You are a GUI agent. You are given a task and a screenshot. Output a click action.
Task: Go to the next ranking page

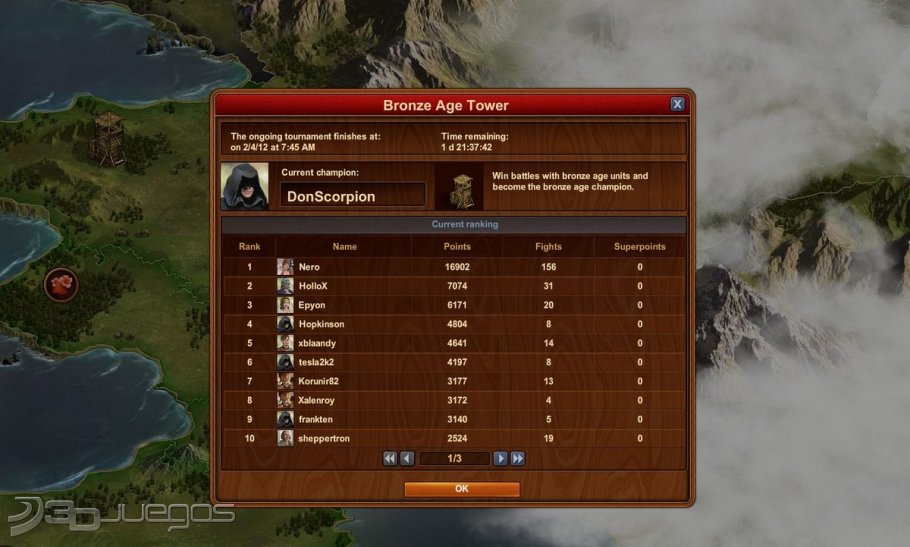click(501, 458)
